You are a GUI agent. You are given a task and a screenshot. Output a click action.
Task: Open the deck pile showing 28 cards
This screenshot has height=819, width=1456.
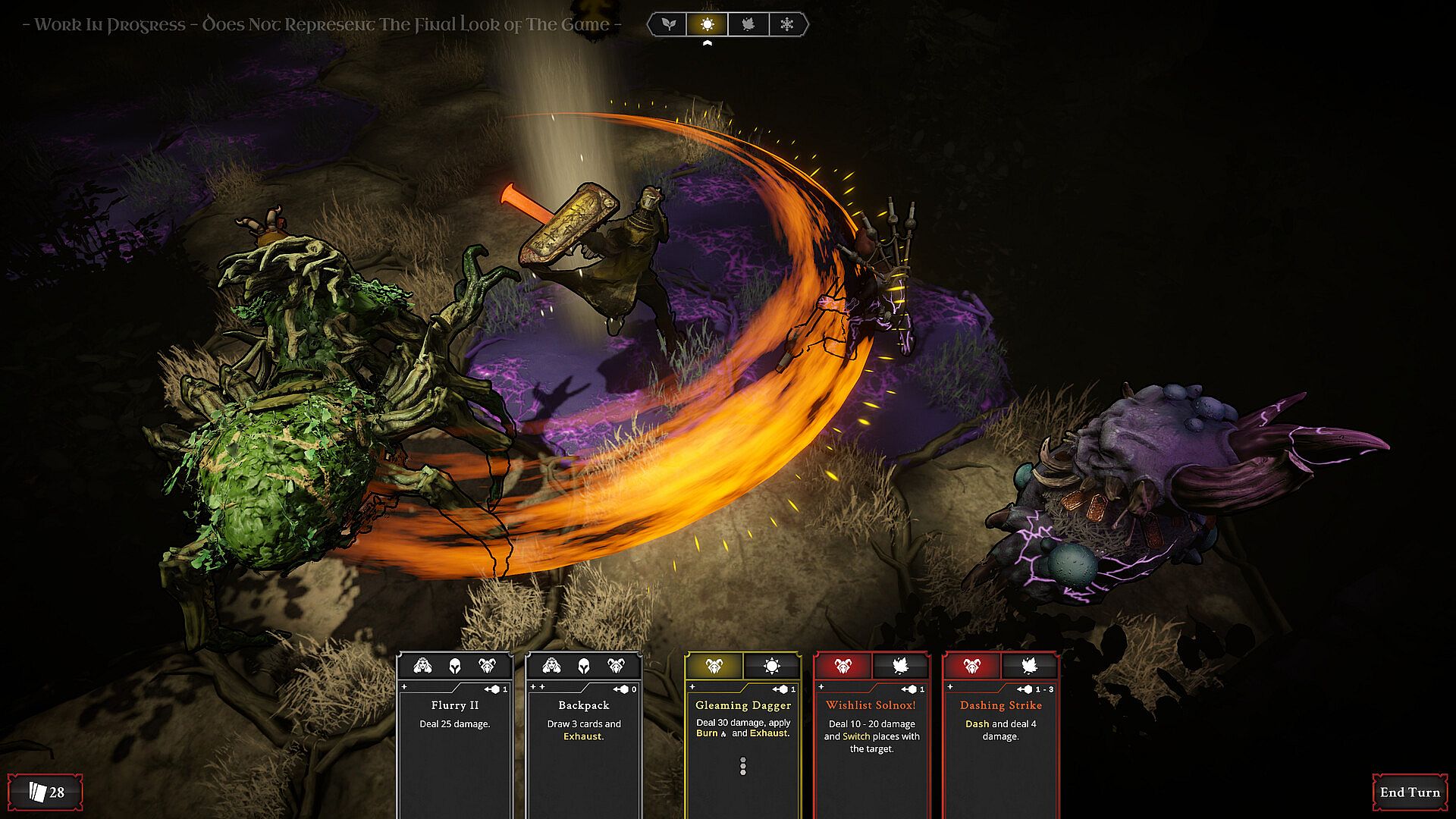45,792
